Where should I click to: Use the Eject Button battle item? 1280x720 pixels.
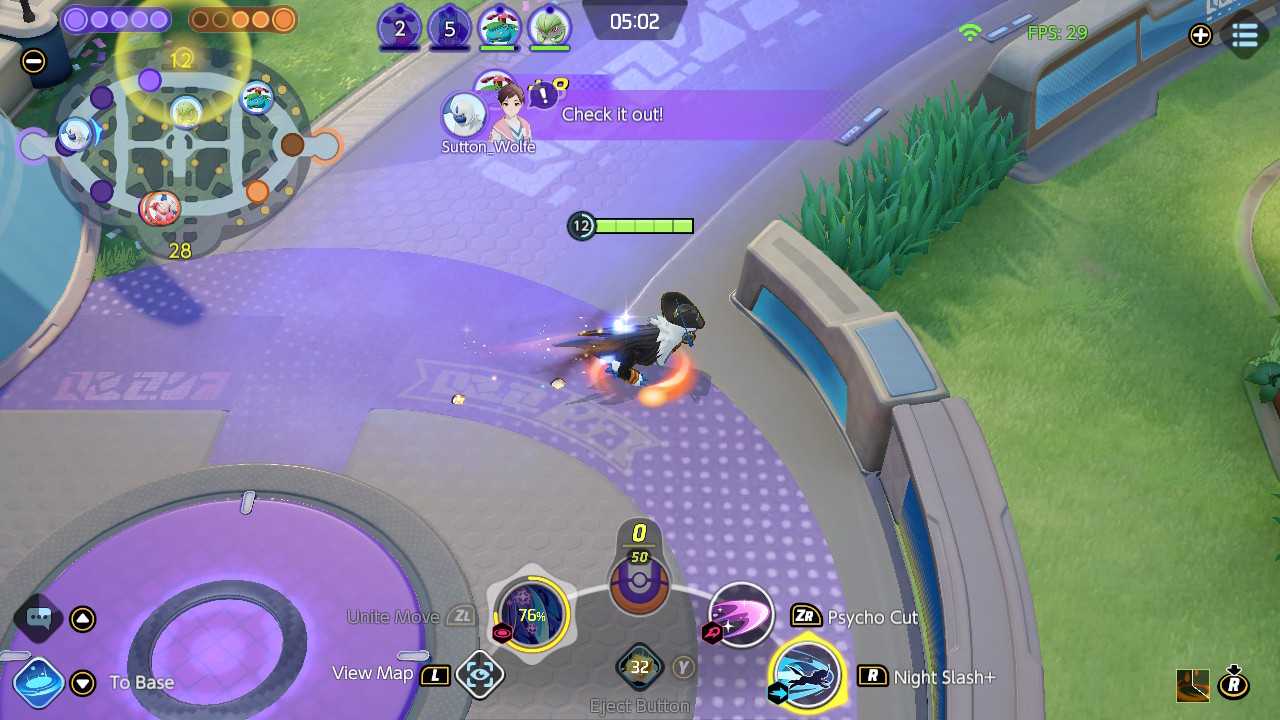(x=639, y=667)
